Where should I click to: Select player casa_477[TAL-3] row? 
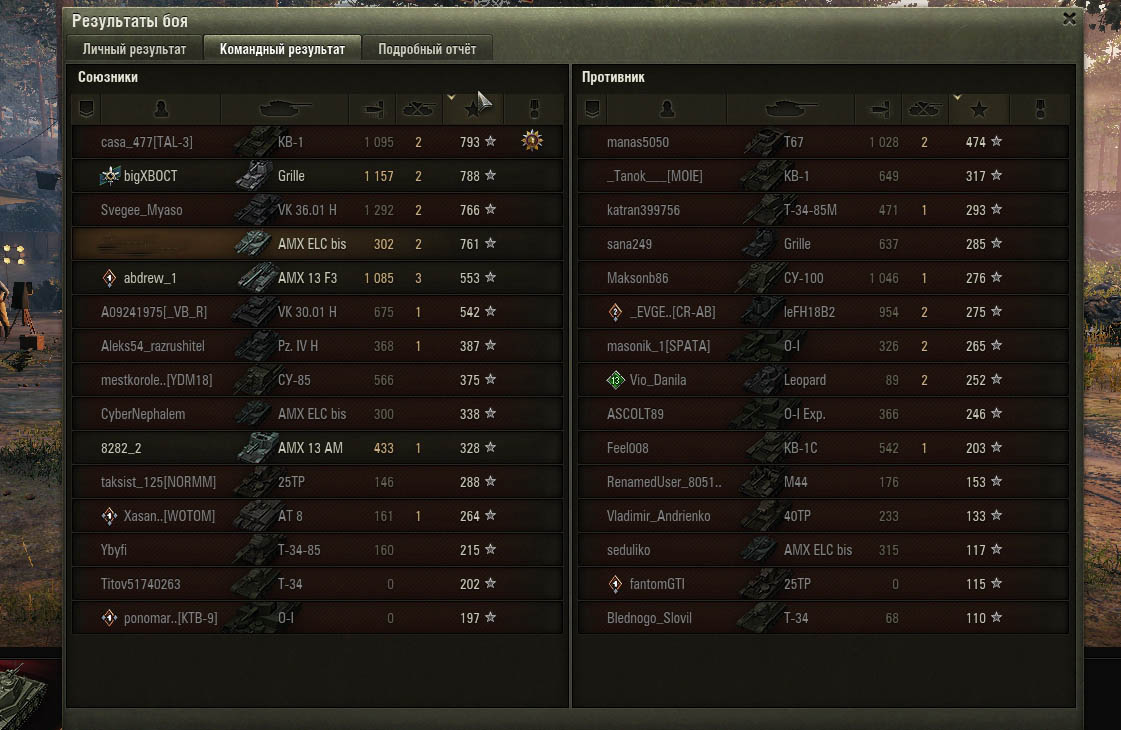tap(147, 142)
